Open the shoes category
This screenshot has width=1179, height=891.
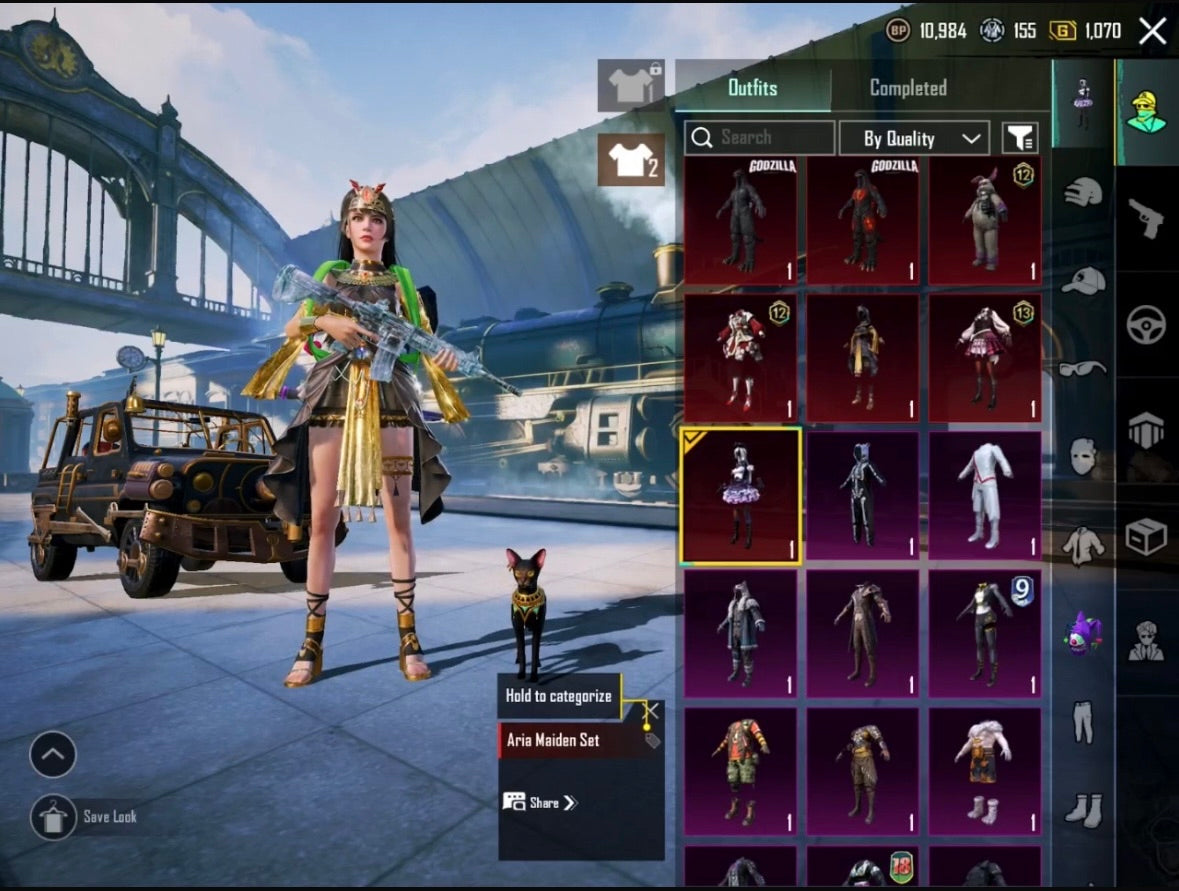1082,808
